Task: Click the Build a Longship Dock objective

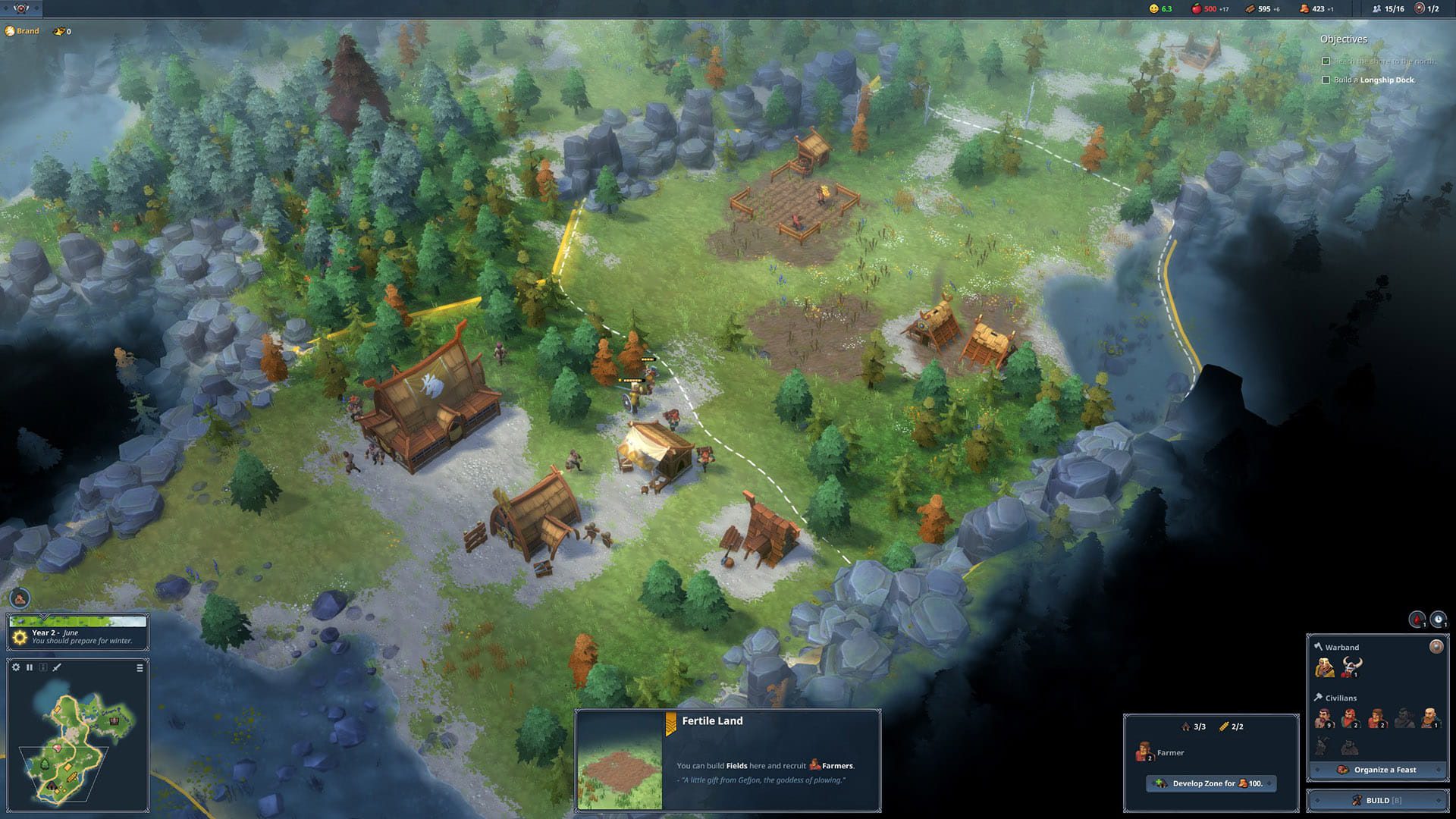Action: pyautogui.click(x=1373, y=80)
